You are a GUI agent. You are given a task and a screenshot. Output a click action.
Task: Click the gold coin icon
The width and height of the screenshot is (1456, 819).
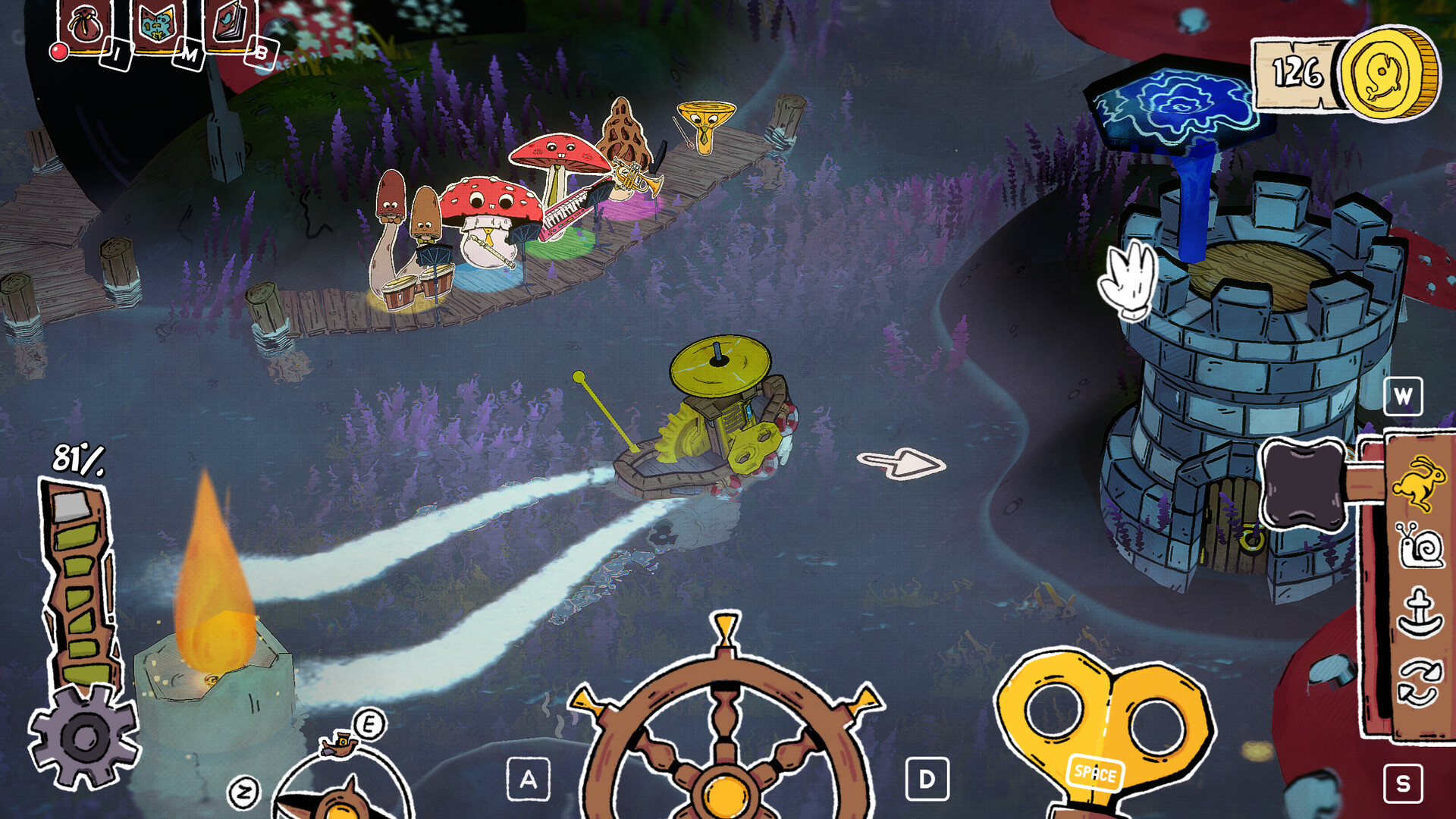point(1389,74)
